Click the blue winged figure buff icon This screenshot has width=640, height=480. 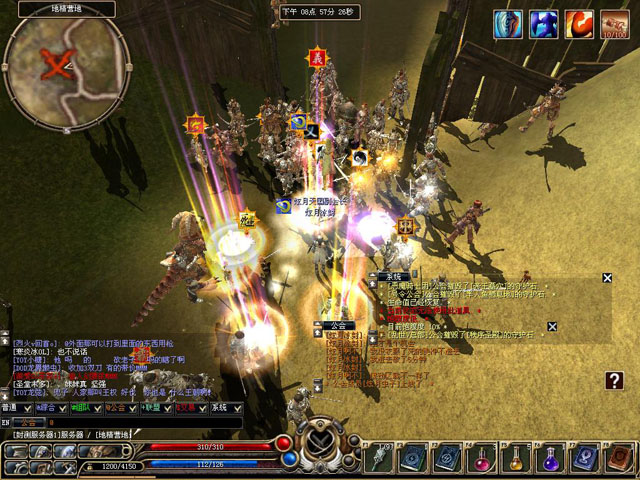[543, 24]
